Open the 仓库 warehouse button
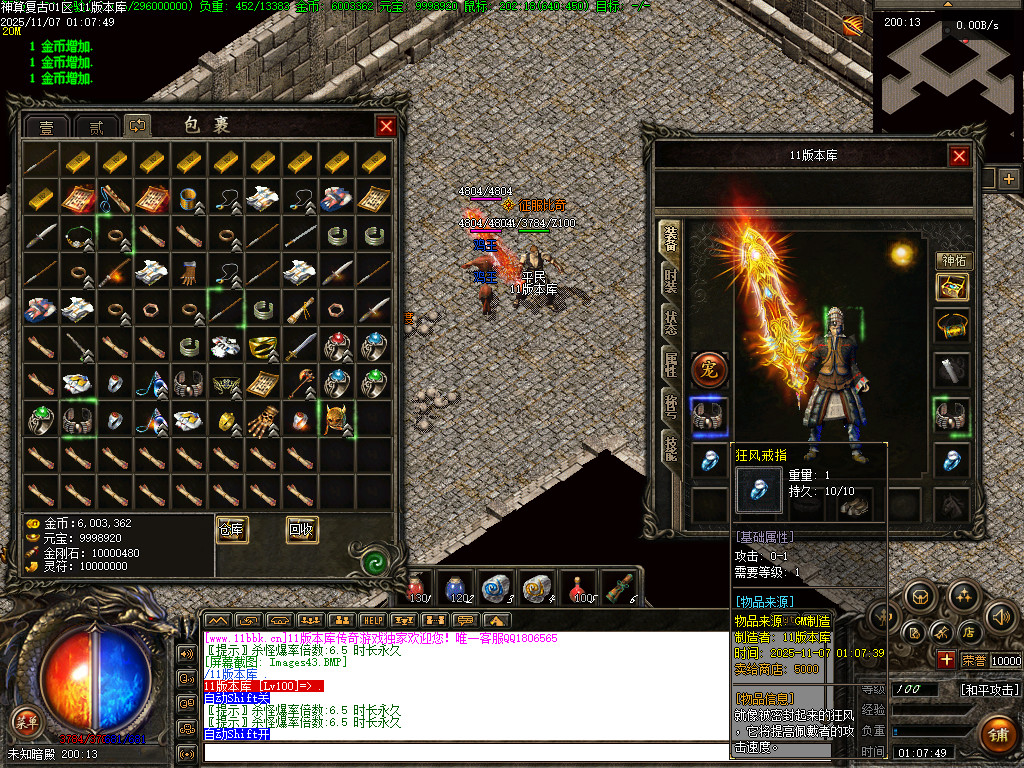This screenshot has height=768, width=1024. point(232,530)
